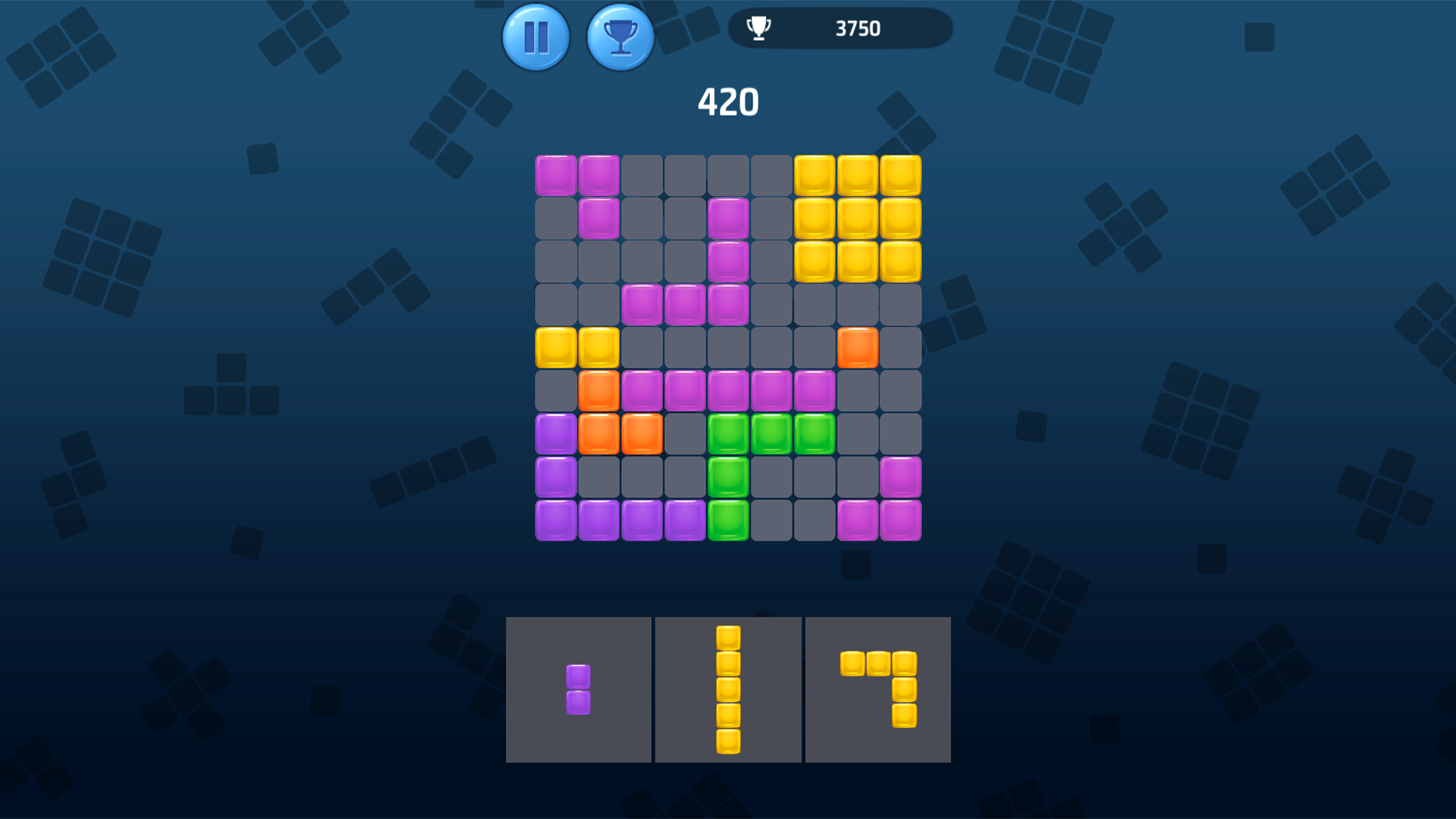Click the pause icon
Viewport: 1456px width, 819px height.
click(x=536, y=36)
